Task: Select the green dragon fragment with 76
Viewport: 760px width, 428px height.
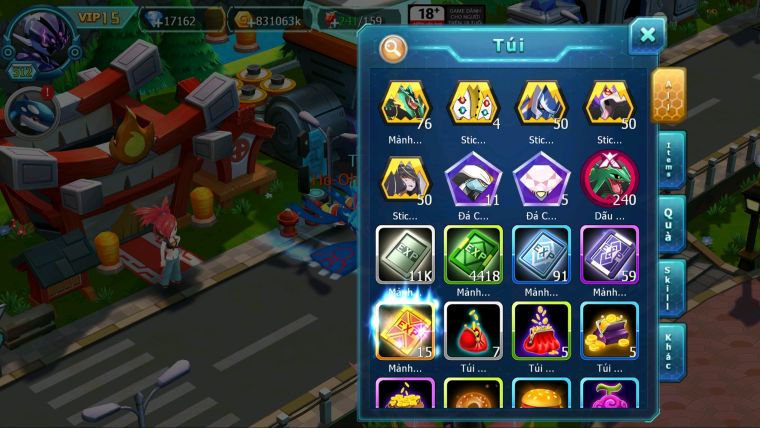Action: pyautogui.click(x=405, y=104)
